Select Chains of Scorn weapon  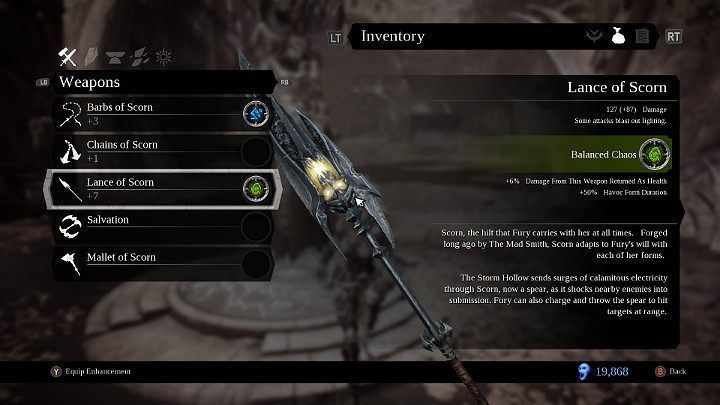click(140, 149)
